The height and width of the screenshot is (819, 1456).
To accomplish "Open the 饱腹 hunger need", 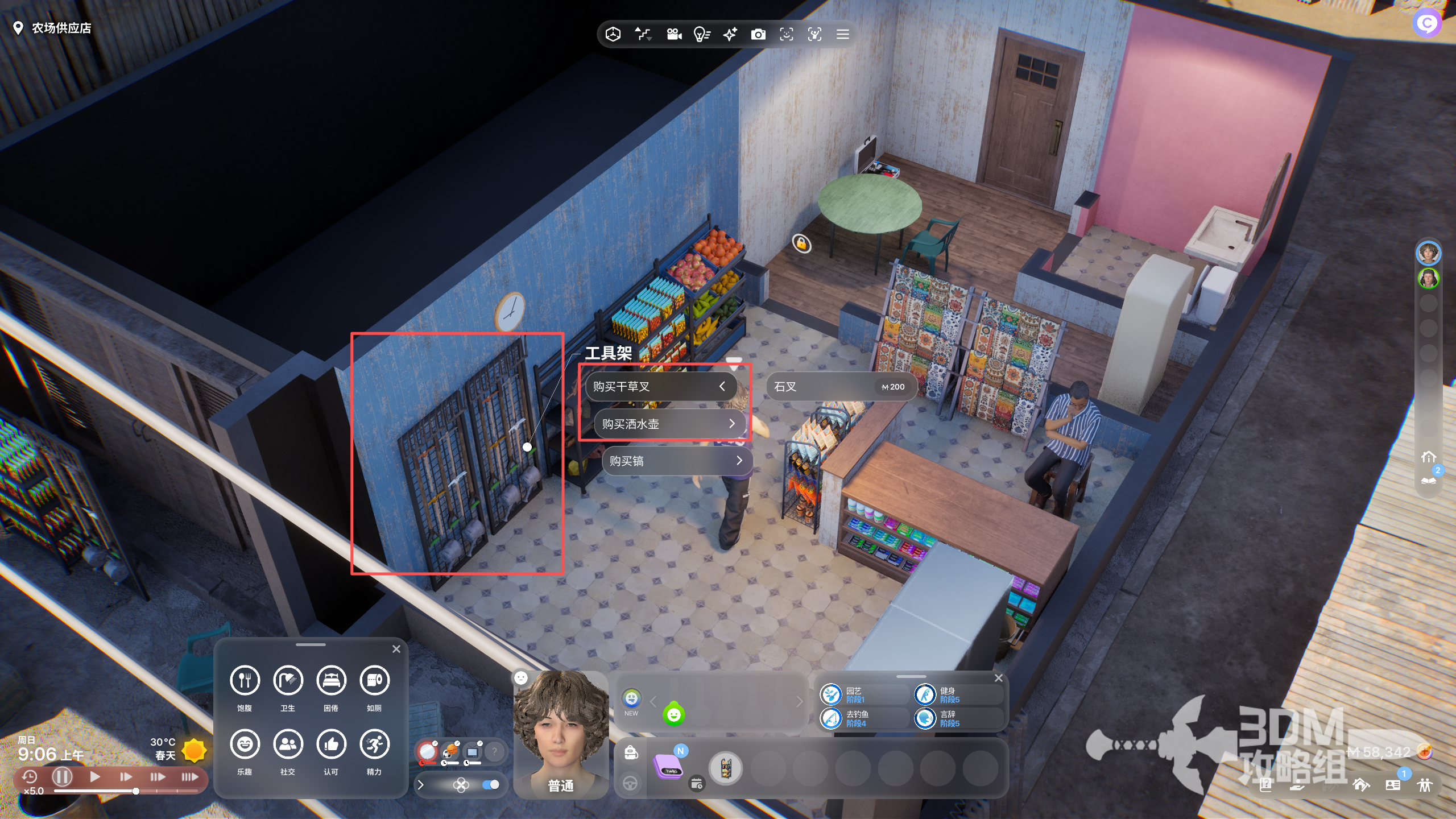I will 245,681.
